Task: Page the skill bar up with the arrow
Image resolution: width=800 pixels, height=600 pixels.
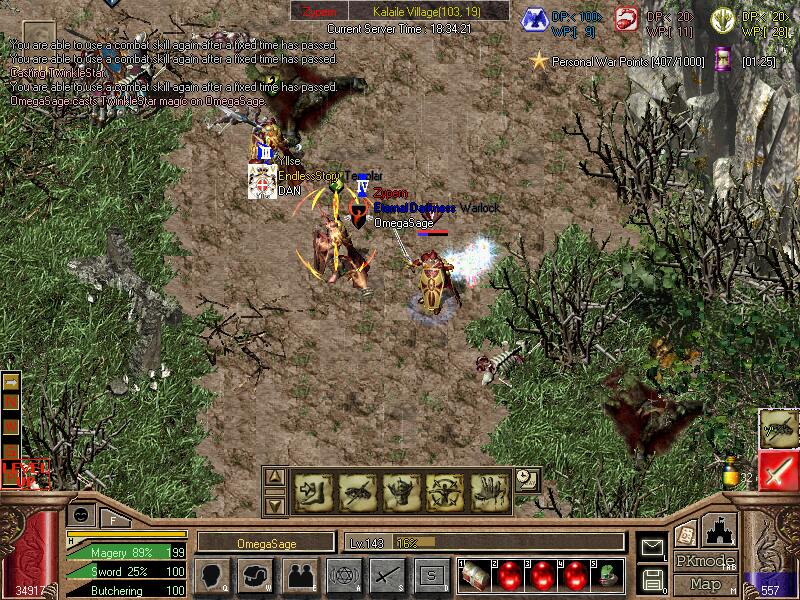Action: [275, 477]
